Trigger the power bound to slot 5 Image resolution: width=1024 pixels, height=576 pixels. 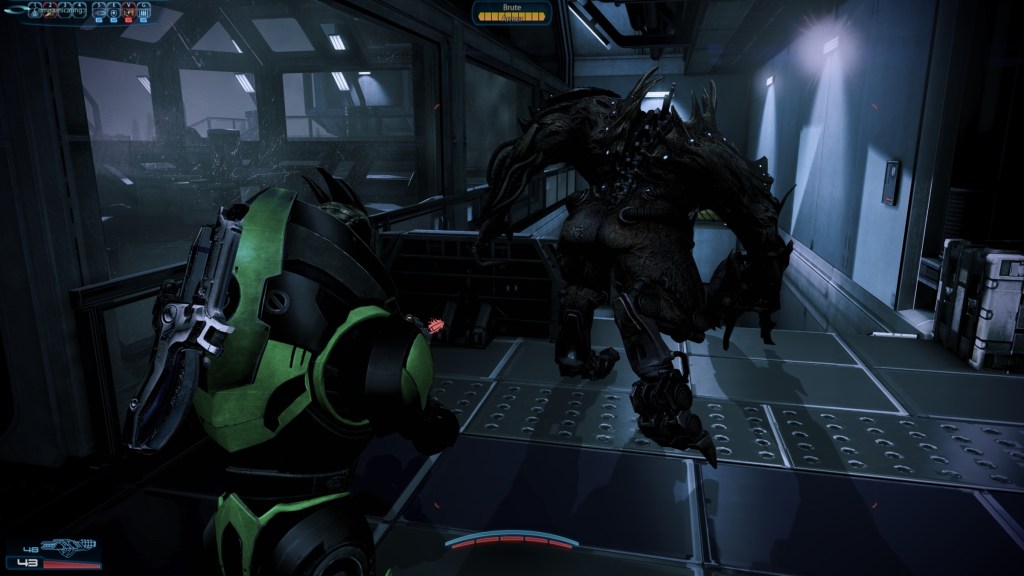[x=99, y=11]
